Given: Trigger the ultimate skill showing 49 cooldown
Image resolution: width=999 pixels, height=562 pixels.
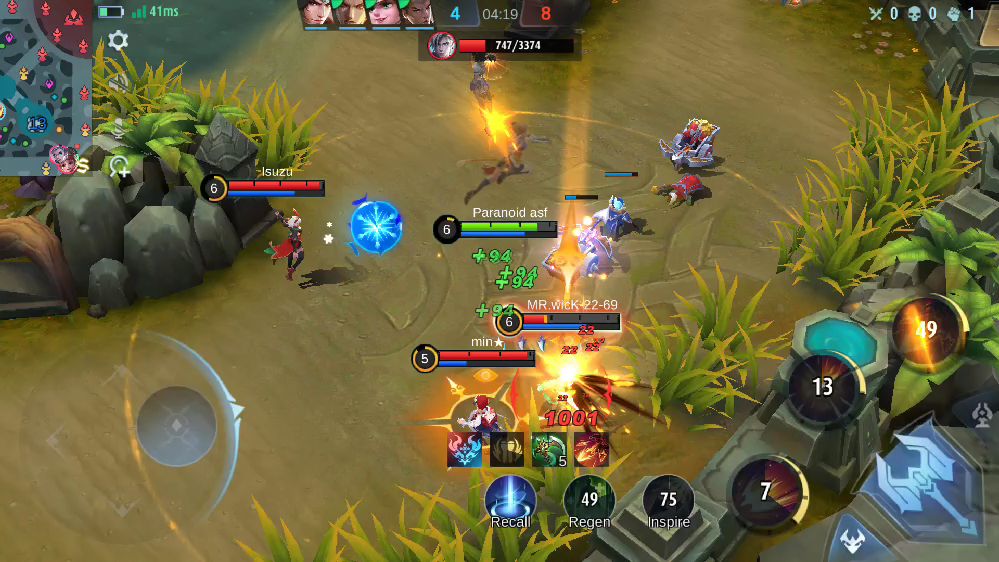Looking at the screenshot, I should click(x=926, y=329).
